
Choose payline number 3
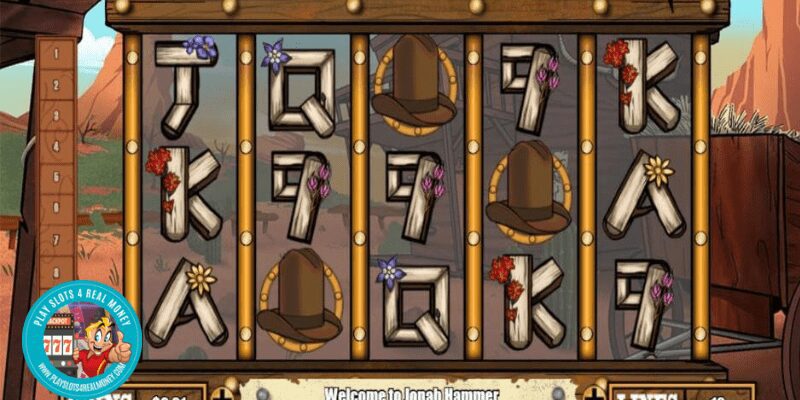pos(57,114)
